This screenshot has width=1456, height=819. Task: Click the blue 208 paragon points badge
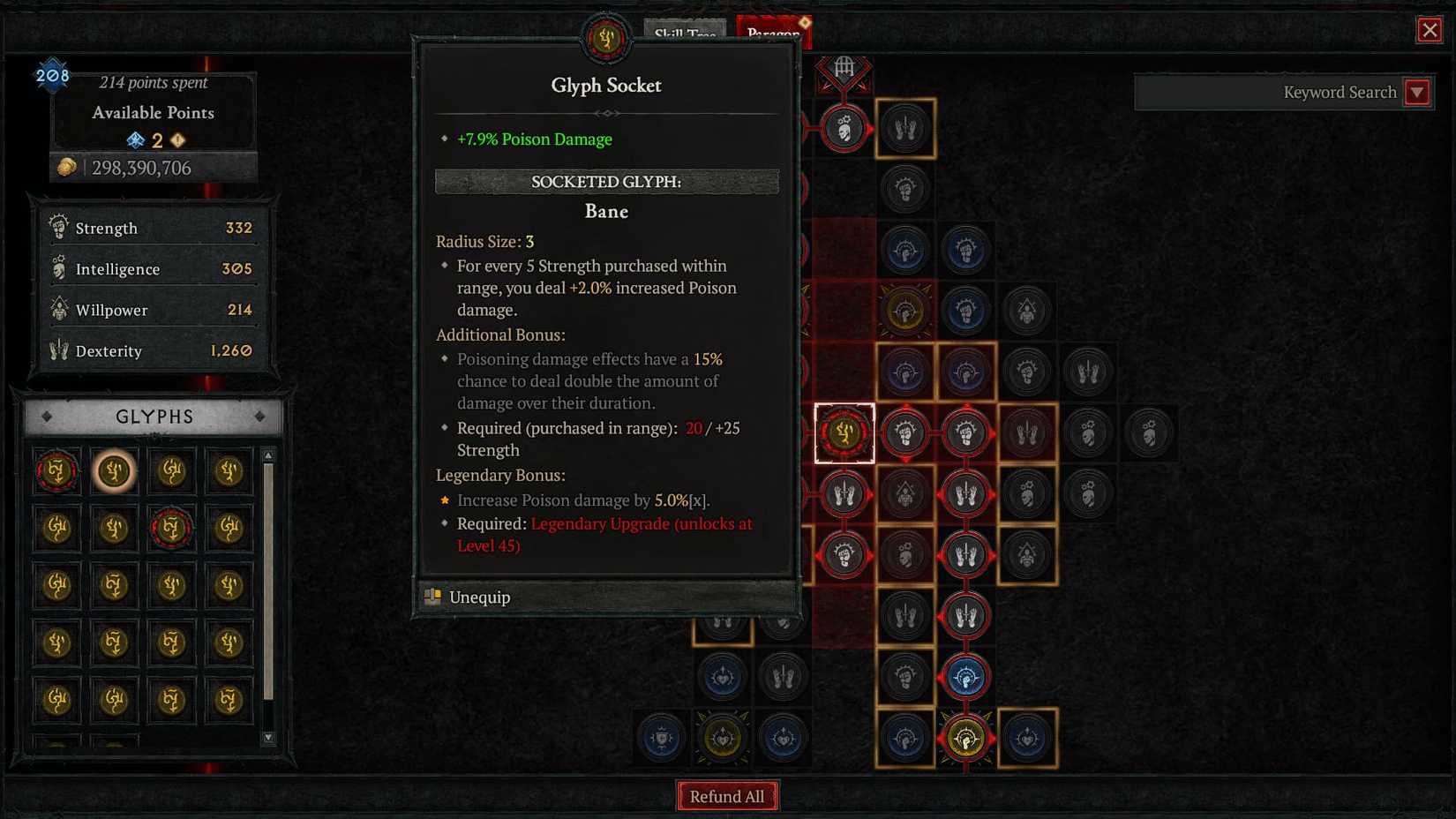click(52, 75)
